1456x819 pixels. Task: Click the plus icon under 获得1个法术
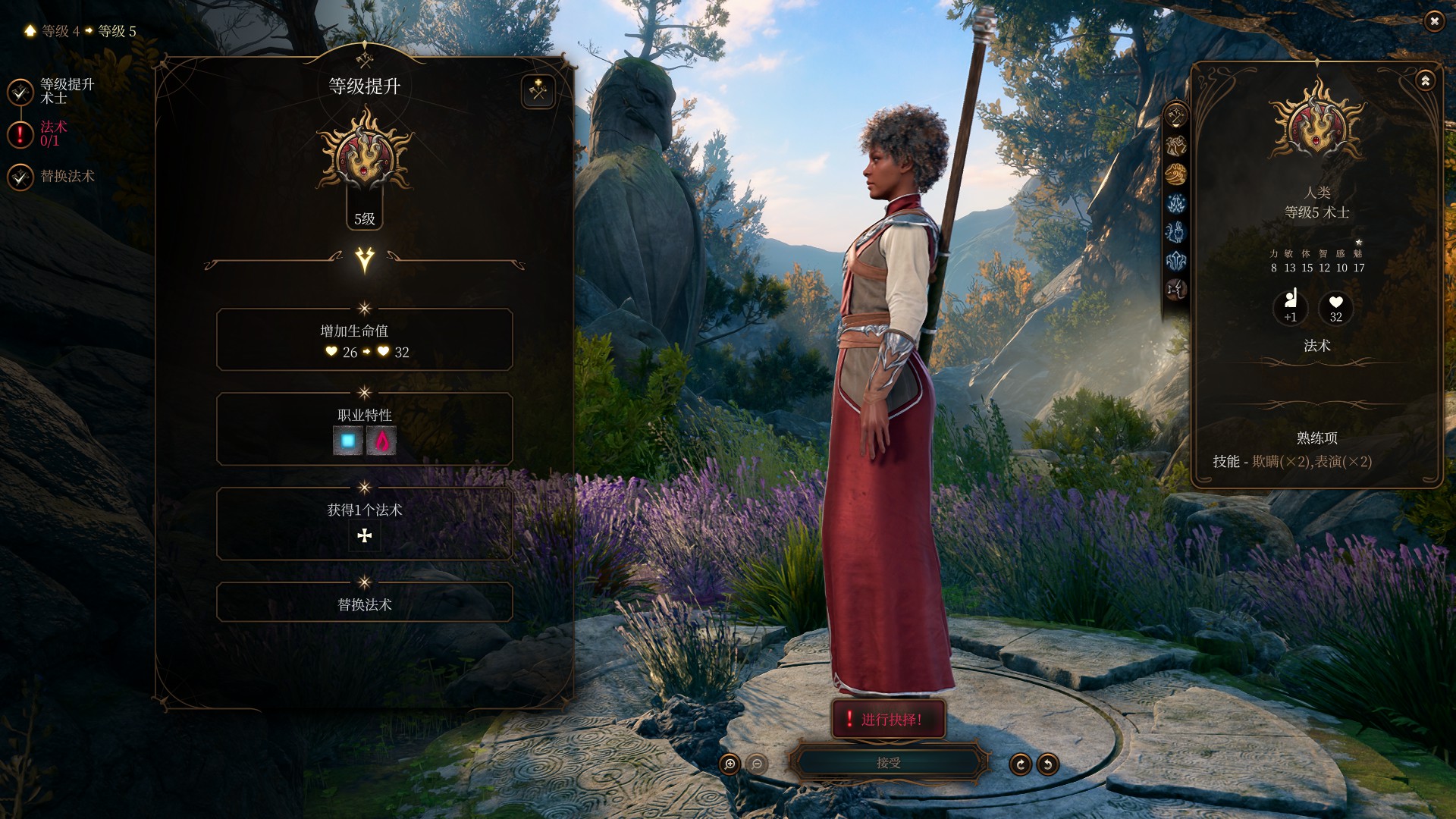tap(365, 536)
